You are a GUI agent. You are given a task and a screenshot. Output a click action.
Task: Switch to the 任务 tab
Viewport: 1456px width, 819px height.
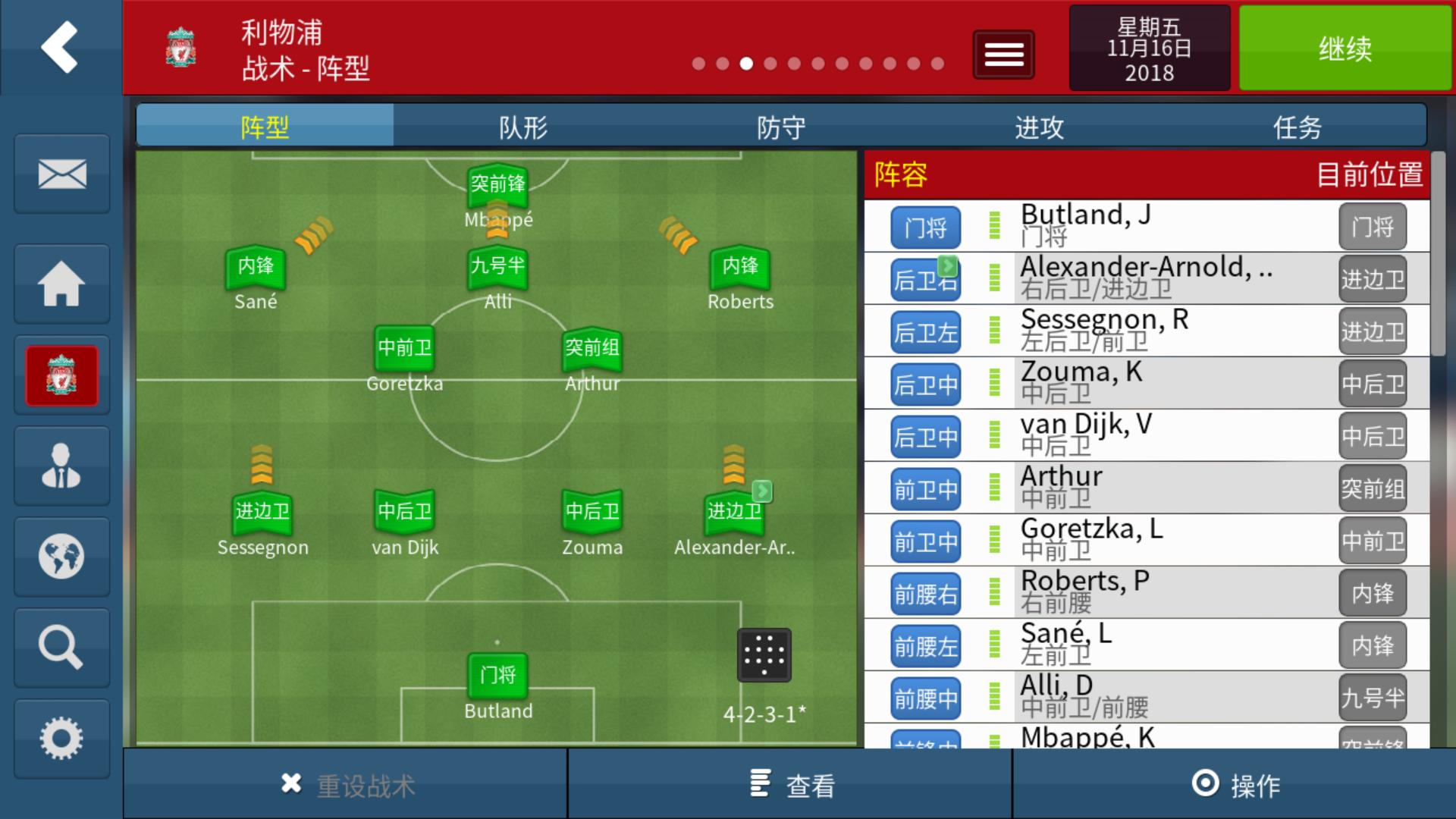1299,126
